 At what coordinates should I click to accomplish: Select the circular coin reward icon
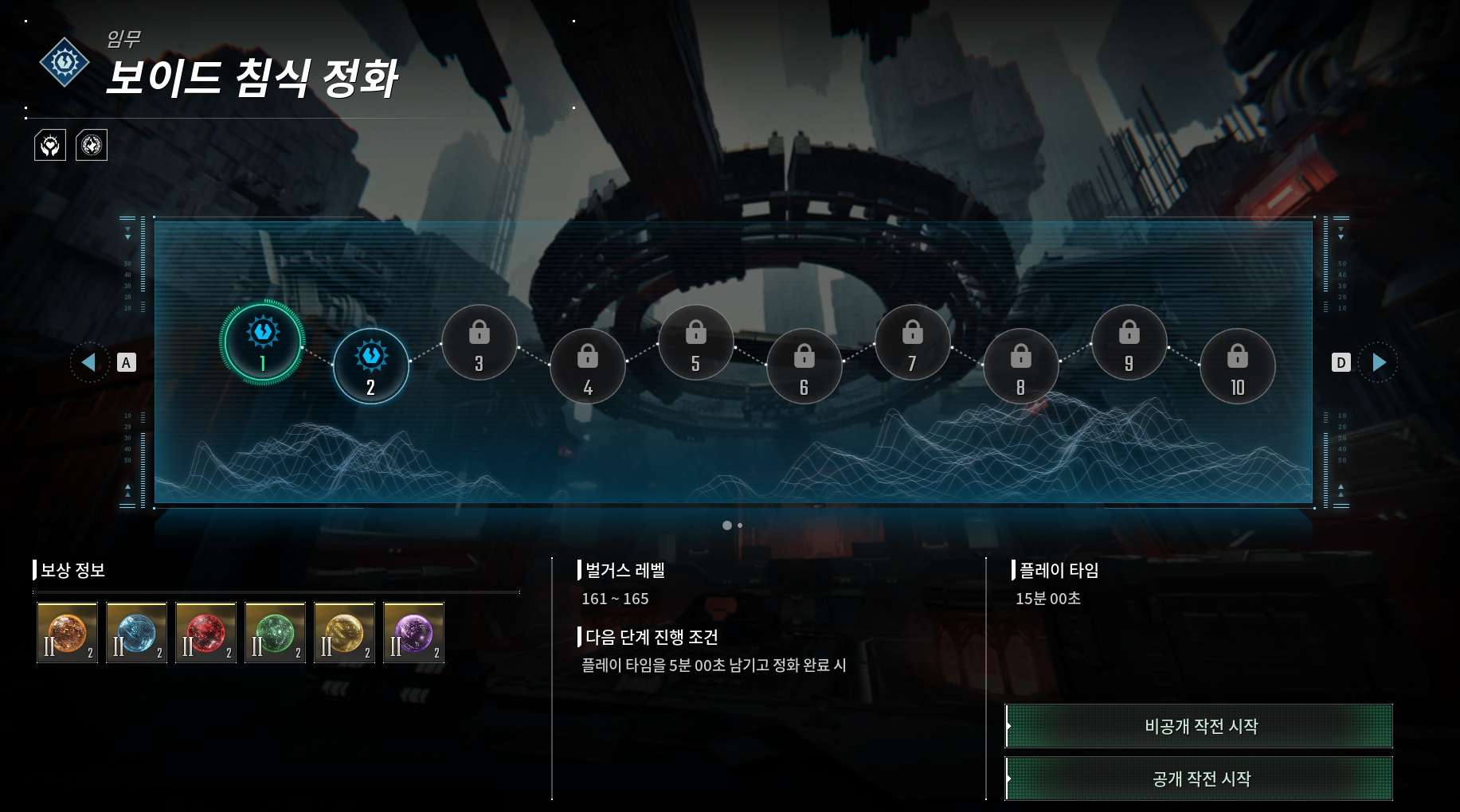tap(91, 146)
